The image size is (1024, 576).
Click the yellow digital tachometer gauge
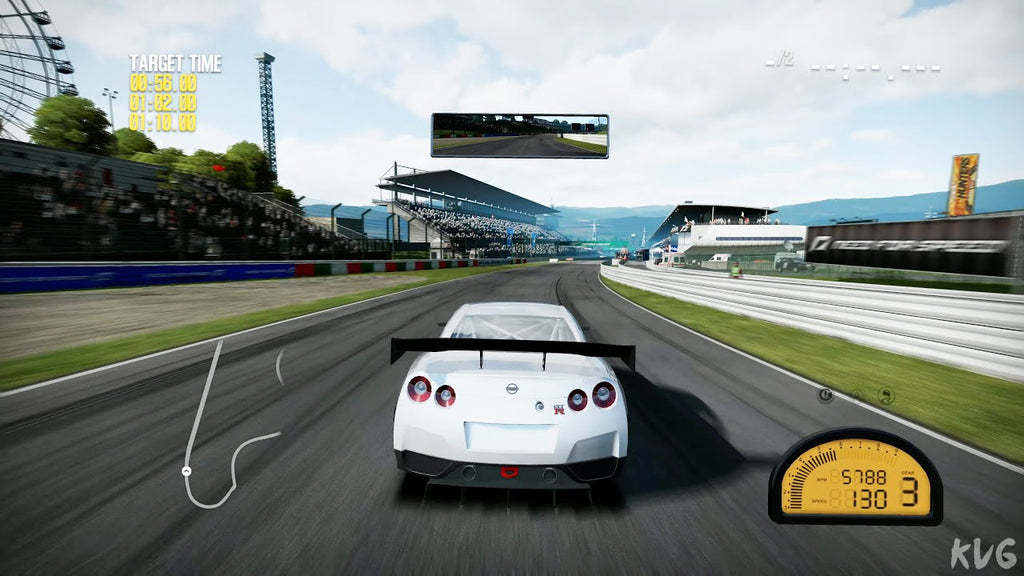(855, 477)
